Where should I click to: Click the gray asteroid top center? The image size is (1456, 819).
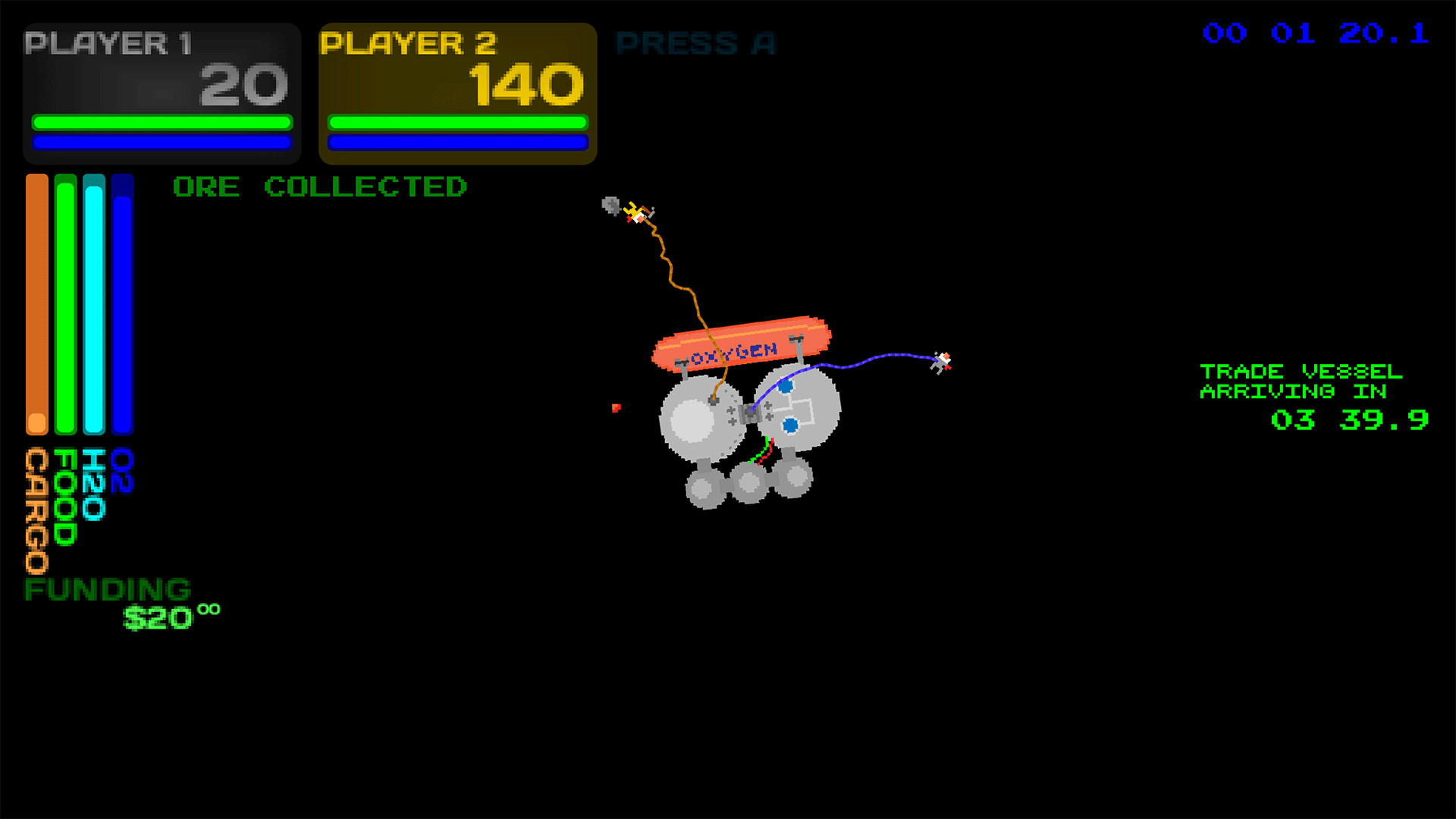611,204
